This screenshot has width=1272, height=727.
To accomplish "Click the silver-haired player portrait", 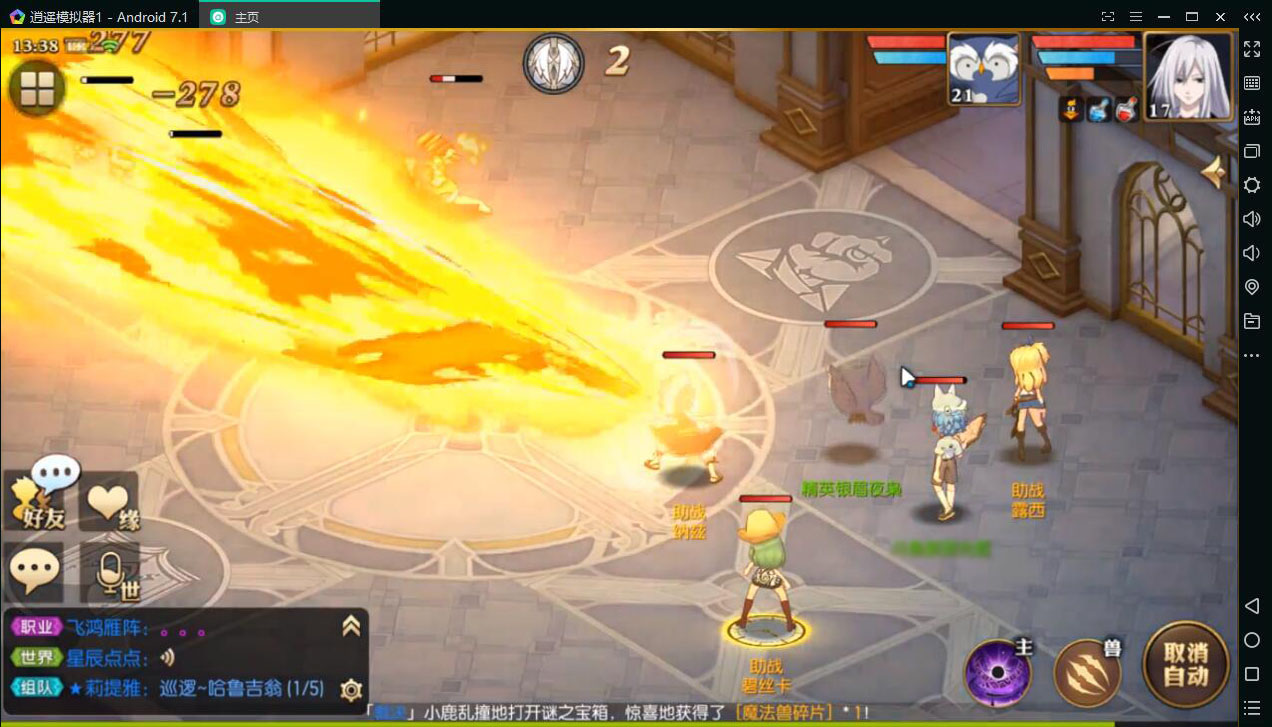I will pyautogui.click(x=1187, y=76).
